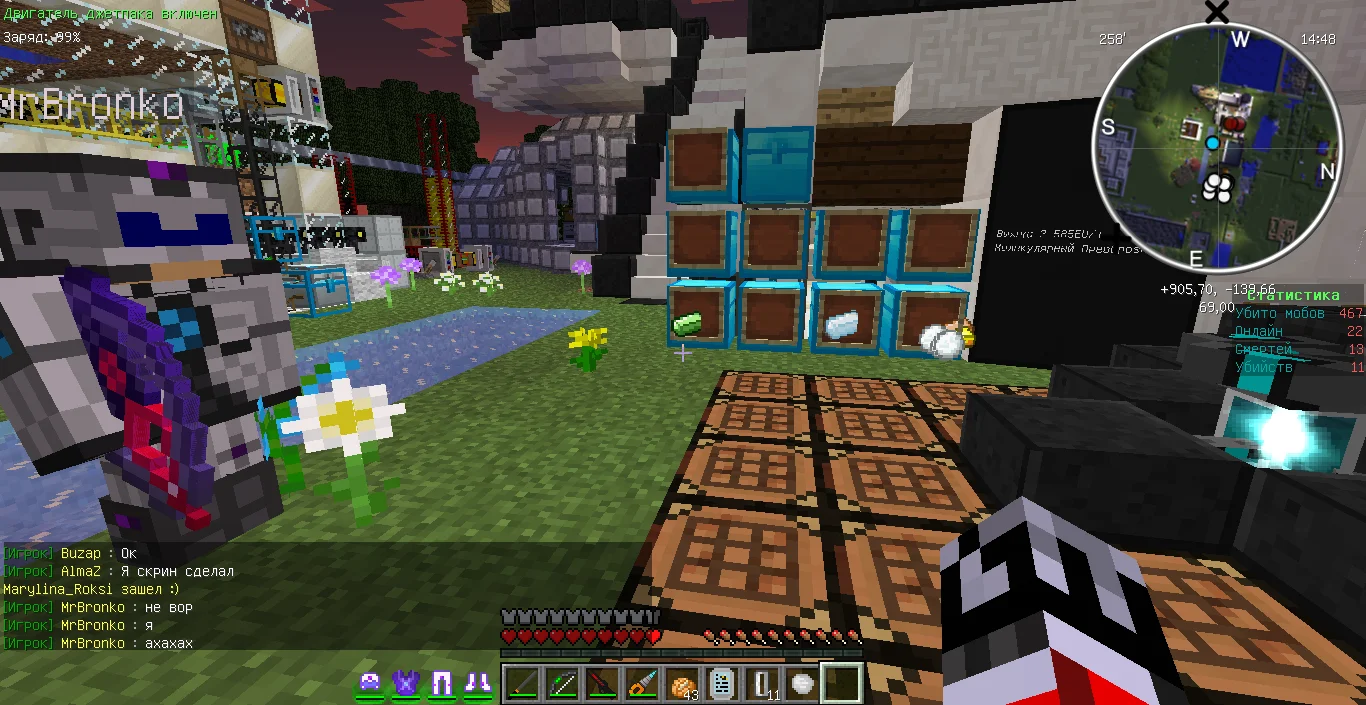Screen dimensions: 1366x705
Task: Select the orange drill hotbar slot
Action: [642, 684]
